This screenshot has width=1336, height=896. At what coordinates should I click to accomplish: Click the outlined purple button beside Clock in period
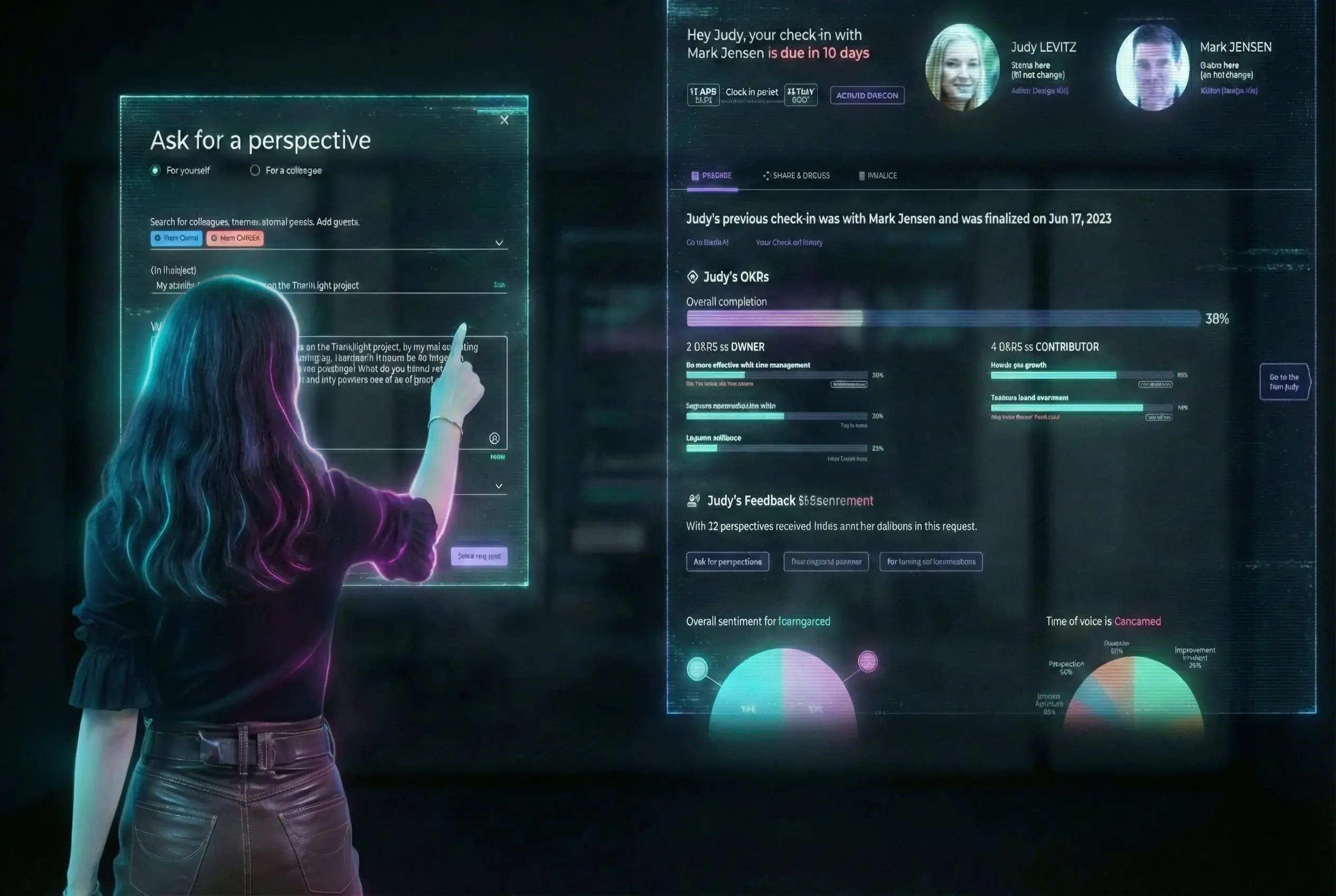[x=867, y=96]
